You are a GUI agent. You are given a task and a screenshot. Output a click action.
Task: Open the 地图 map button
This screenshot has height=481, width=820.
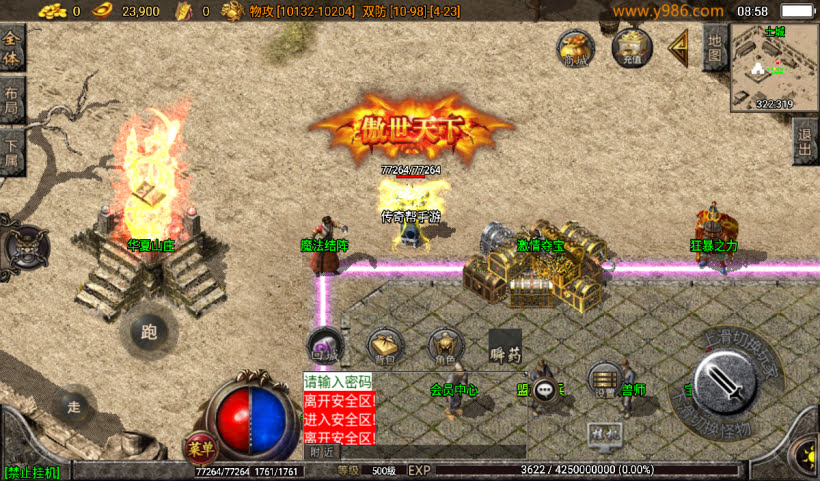(714, 47)
